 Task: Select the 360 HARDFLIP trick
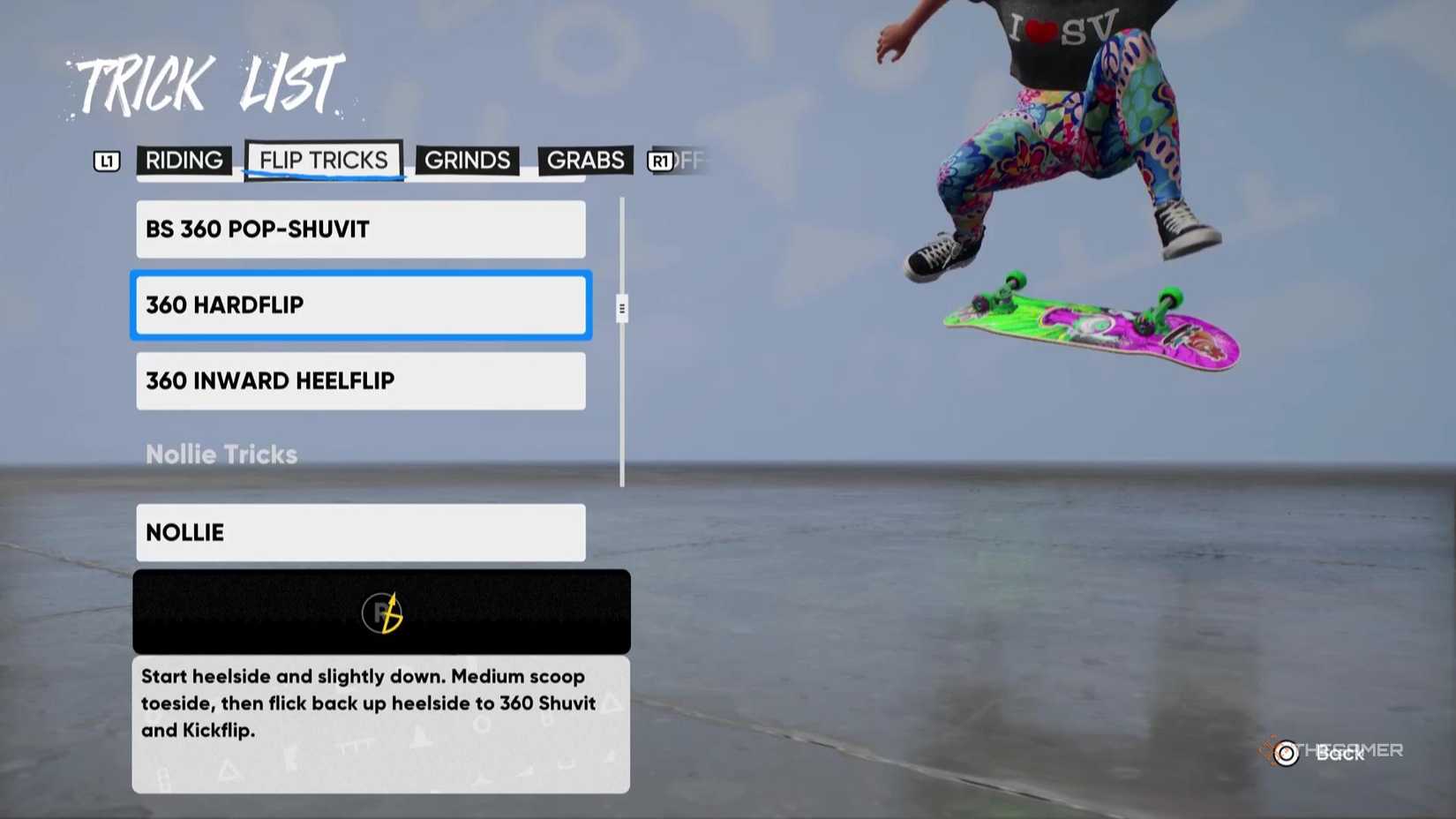[x=360, y=305]
